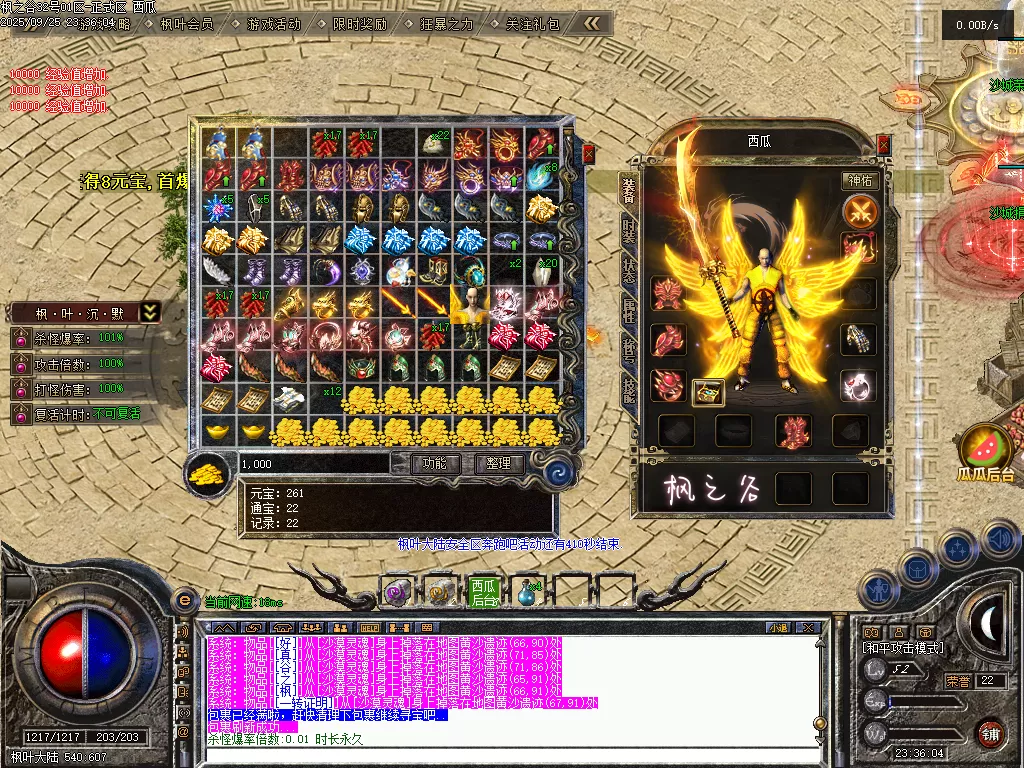Collapse the top menu bar with the double-arrow button
1024x768 pixels.
pos(592,23)
